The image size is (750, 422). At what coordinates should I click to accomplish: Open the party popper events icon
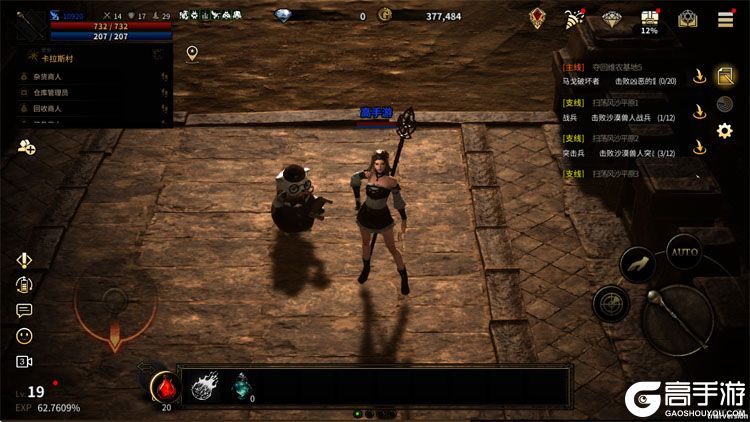pos(574,19)
